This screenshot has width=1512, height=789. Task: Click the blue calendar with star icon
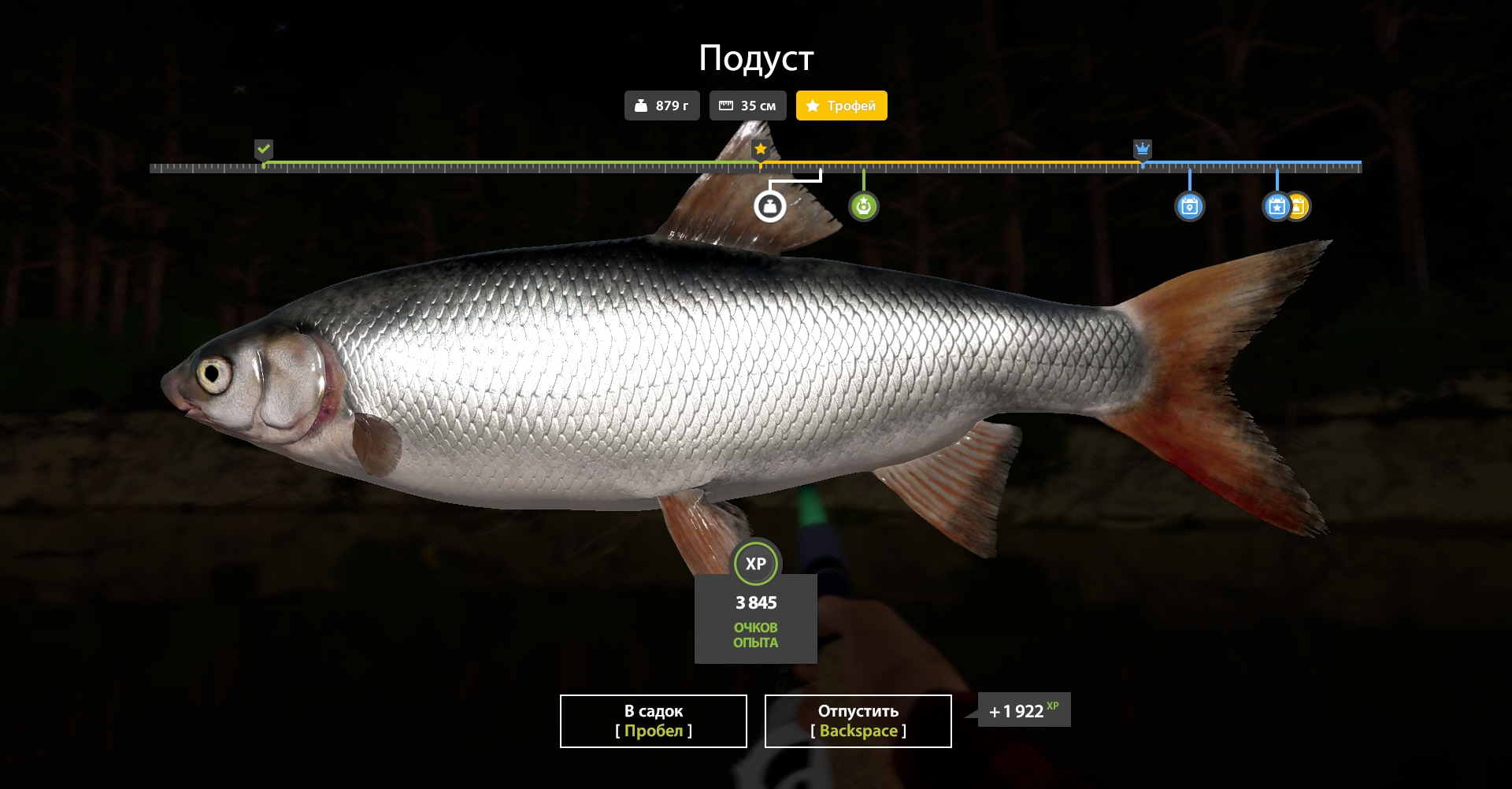coord(1277,206)
